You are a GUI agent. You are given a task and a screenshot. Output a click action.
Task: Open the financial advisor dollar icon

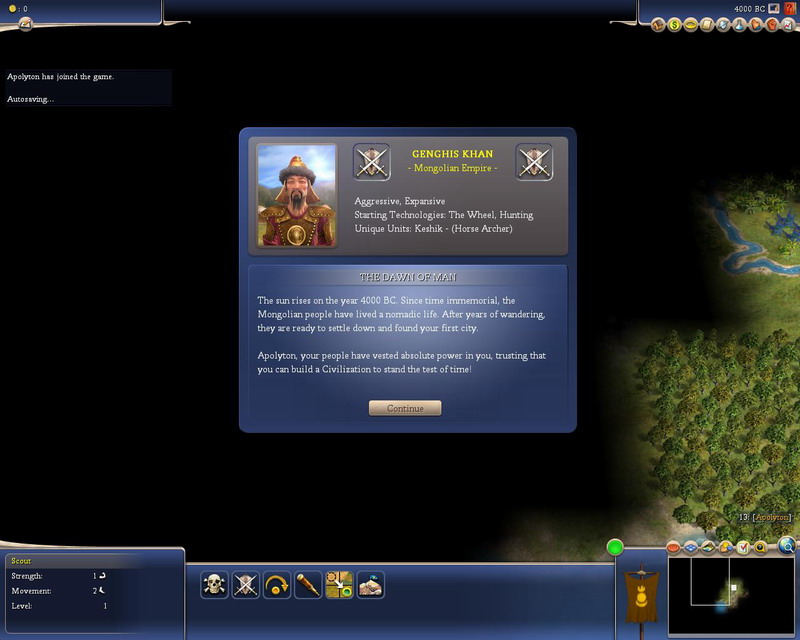click(675, 24)
